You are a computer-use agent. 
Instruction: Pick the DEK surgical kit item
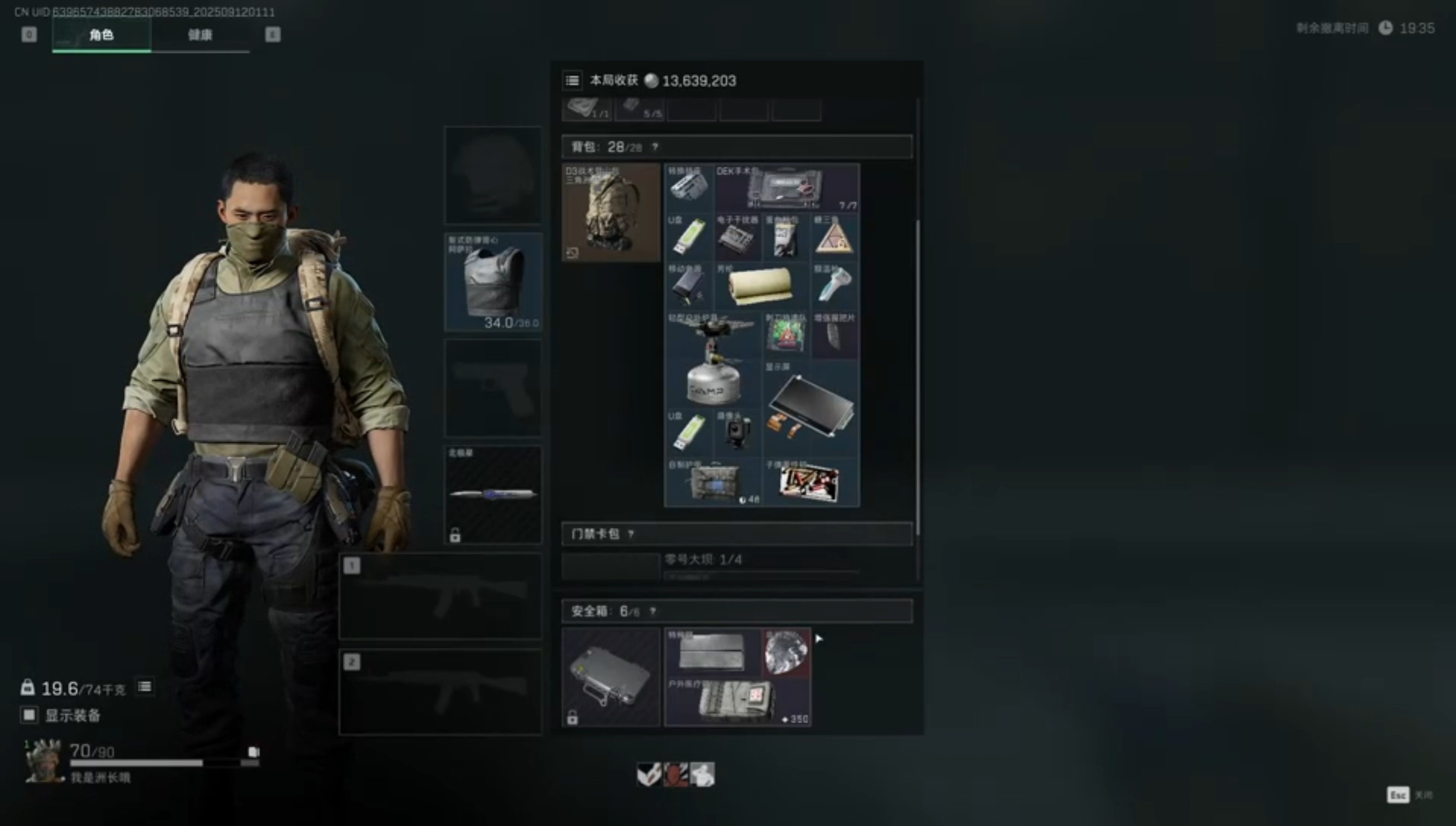[786, 188]
